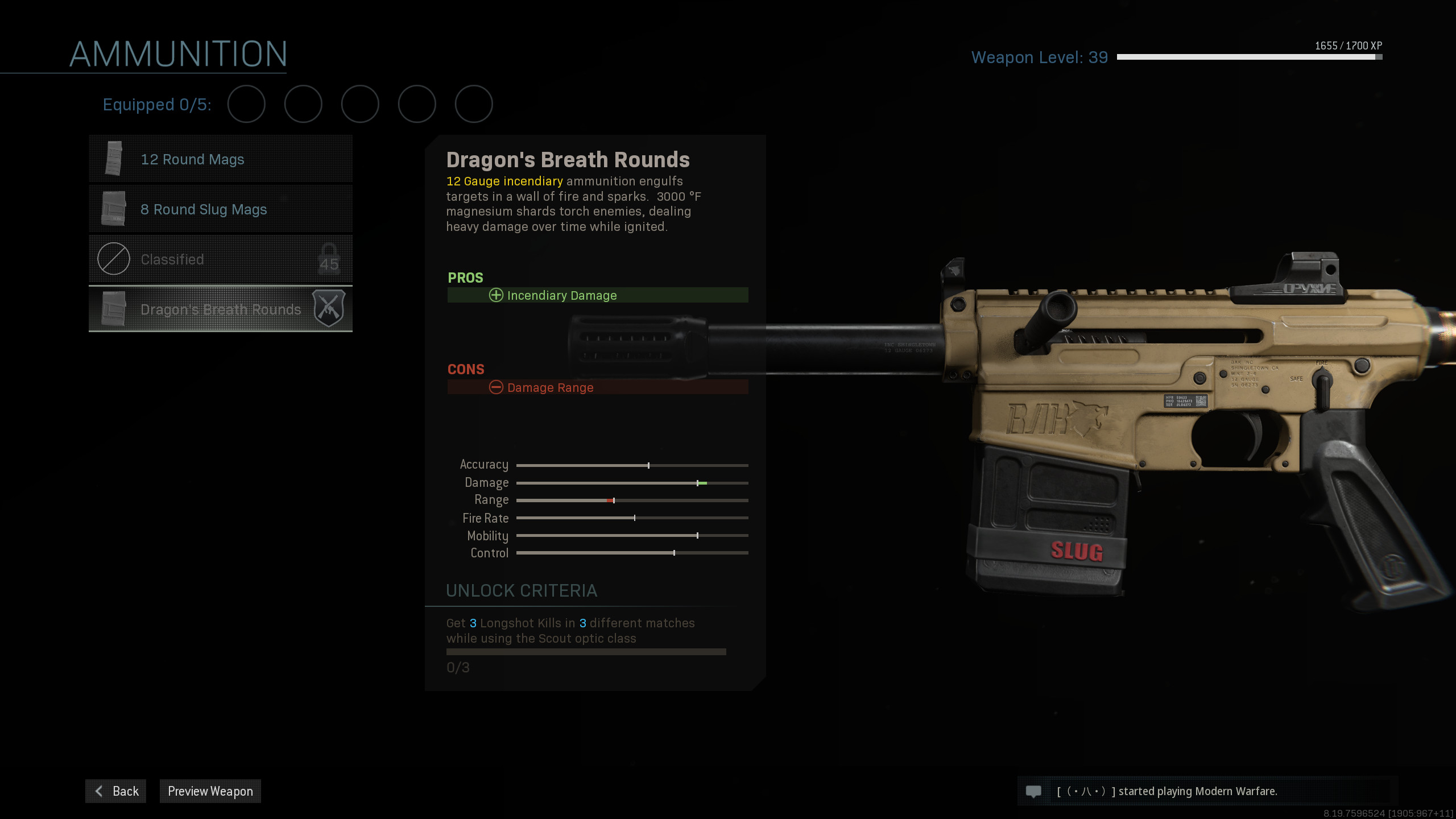Viewport: 1456px width, 819px height.
Task: Pick Dragon's Breath Rounds from the list
Action: pos(221,309)
